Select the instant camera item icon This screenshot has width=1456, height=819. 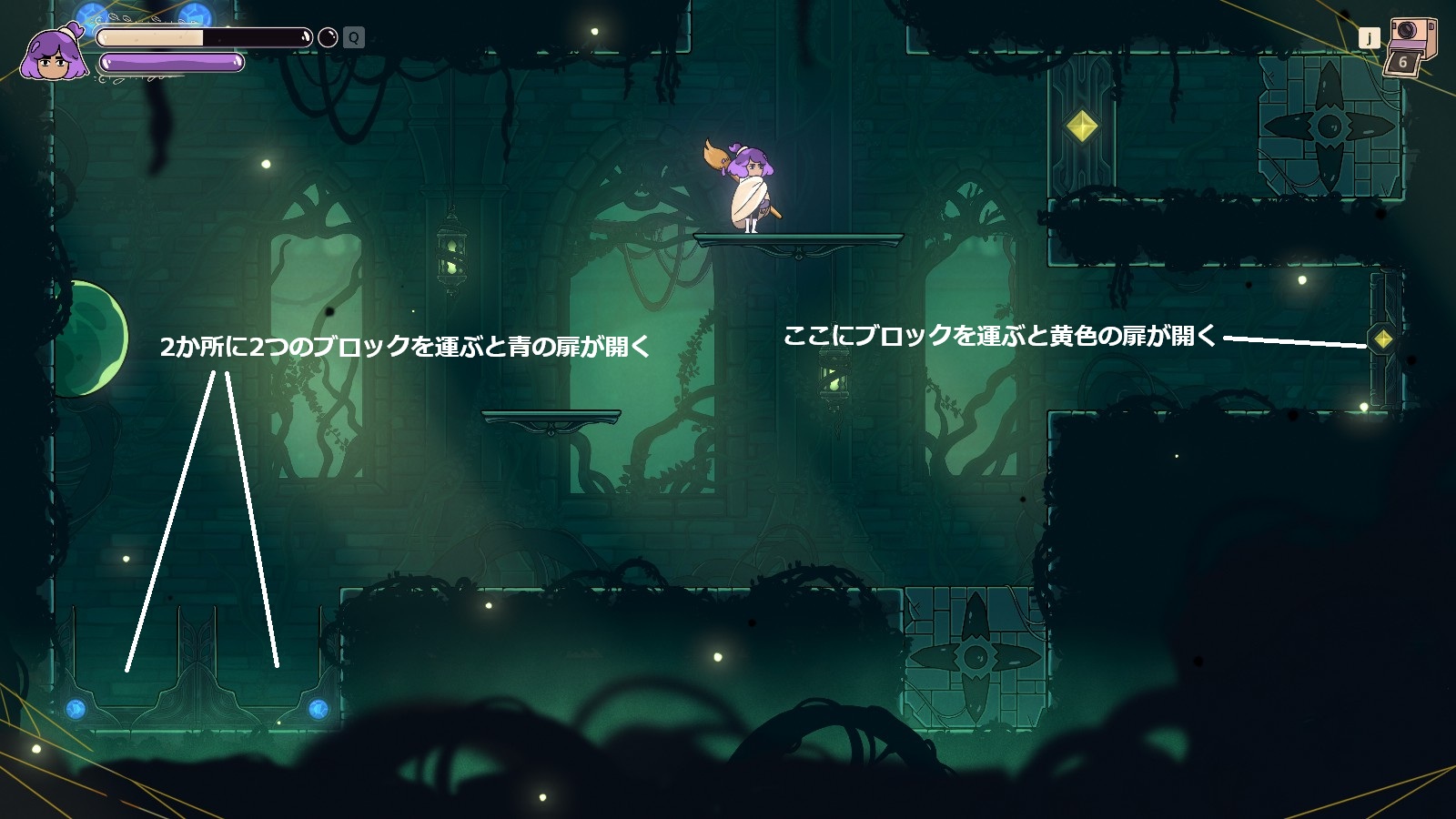[1410, 49]
